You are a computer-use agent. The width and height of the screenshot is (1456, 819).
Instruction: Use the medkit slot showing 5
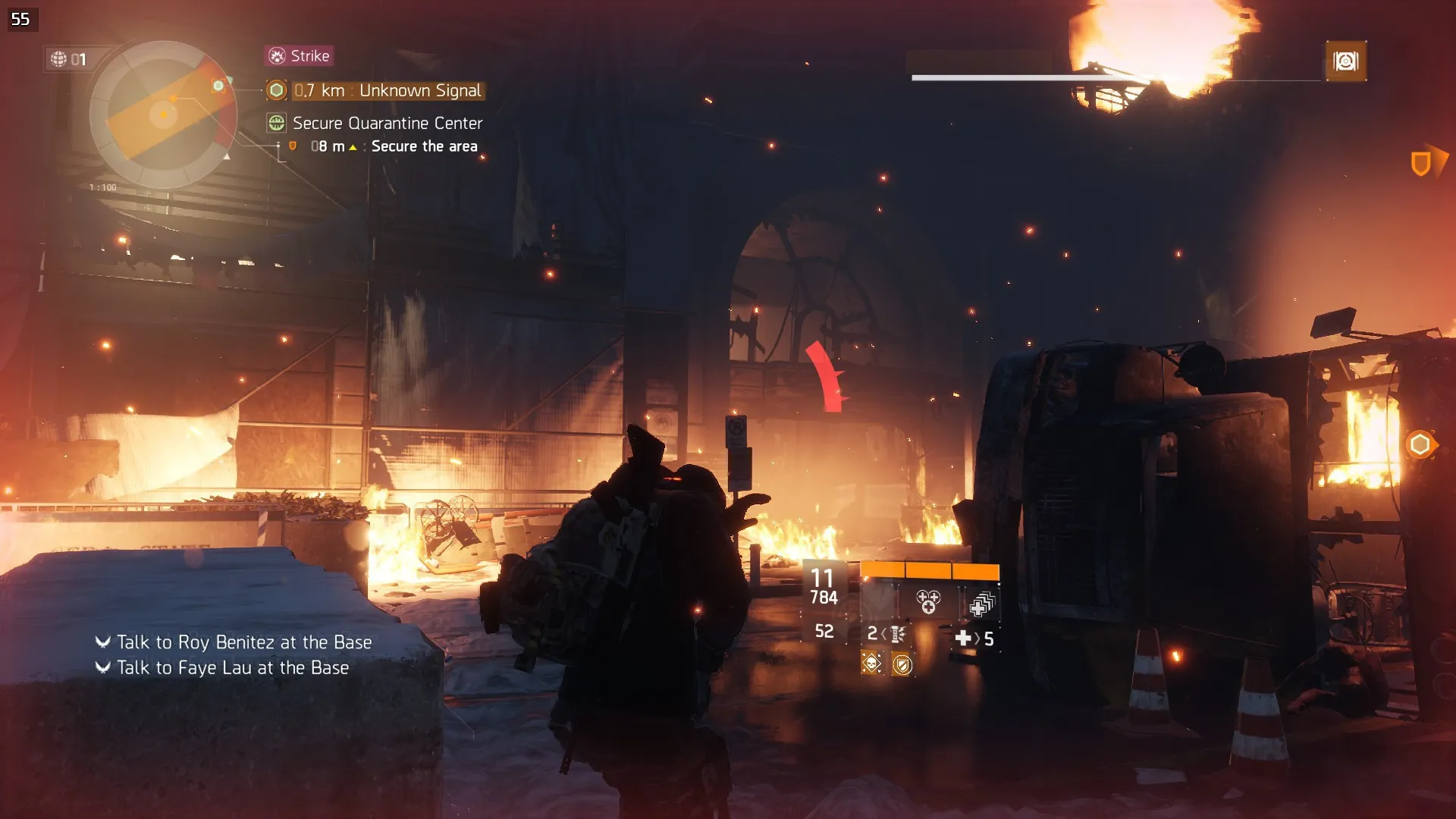tap(974, 639)
